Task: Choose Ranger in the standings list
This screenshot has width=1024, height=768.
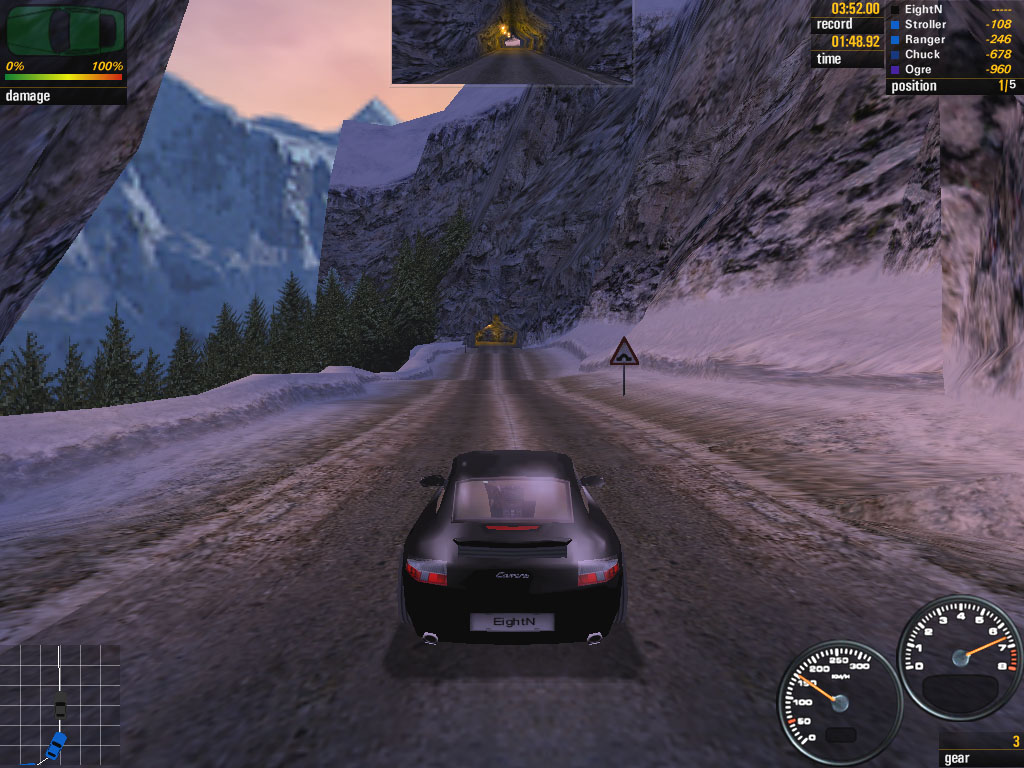Action: [x=925, y=39]
